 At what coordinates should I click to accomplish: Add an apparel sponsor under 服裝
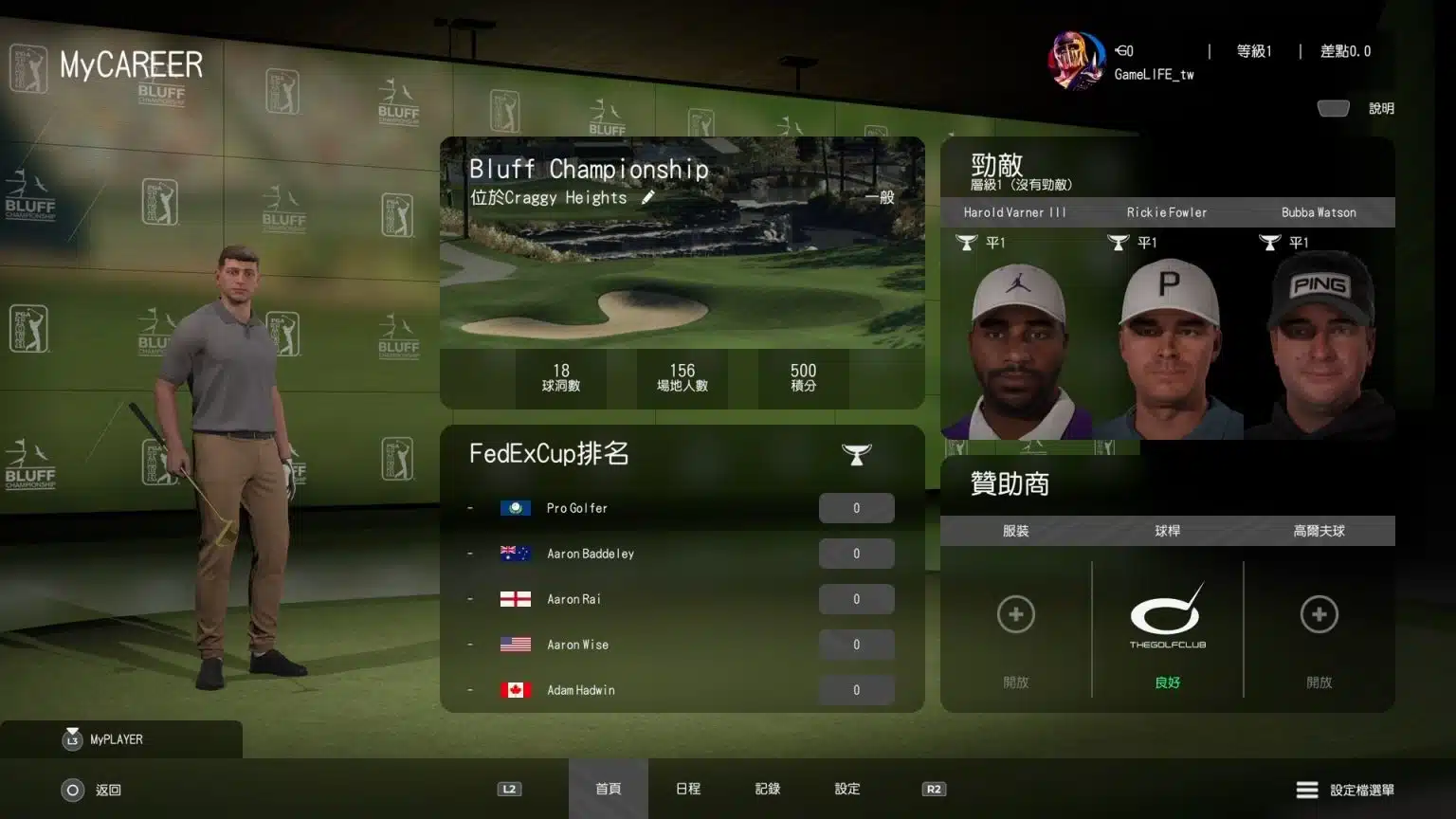coord(1015,615)
